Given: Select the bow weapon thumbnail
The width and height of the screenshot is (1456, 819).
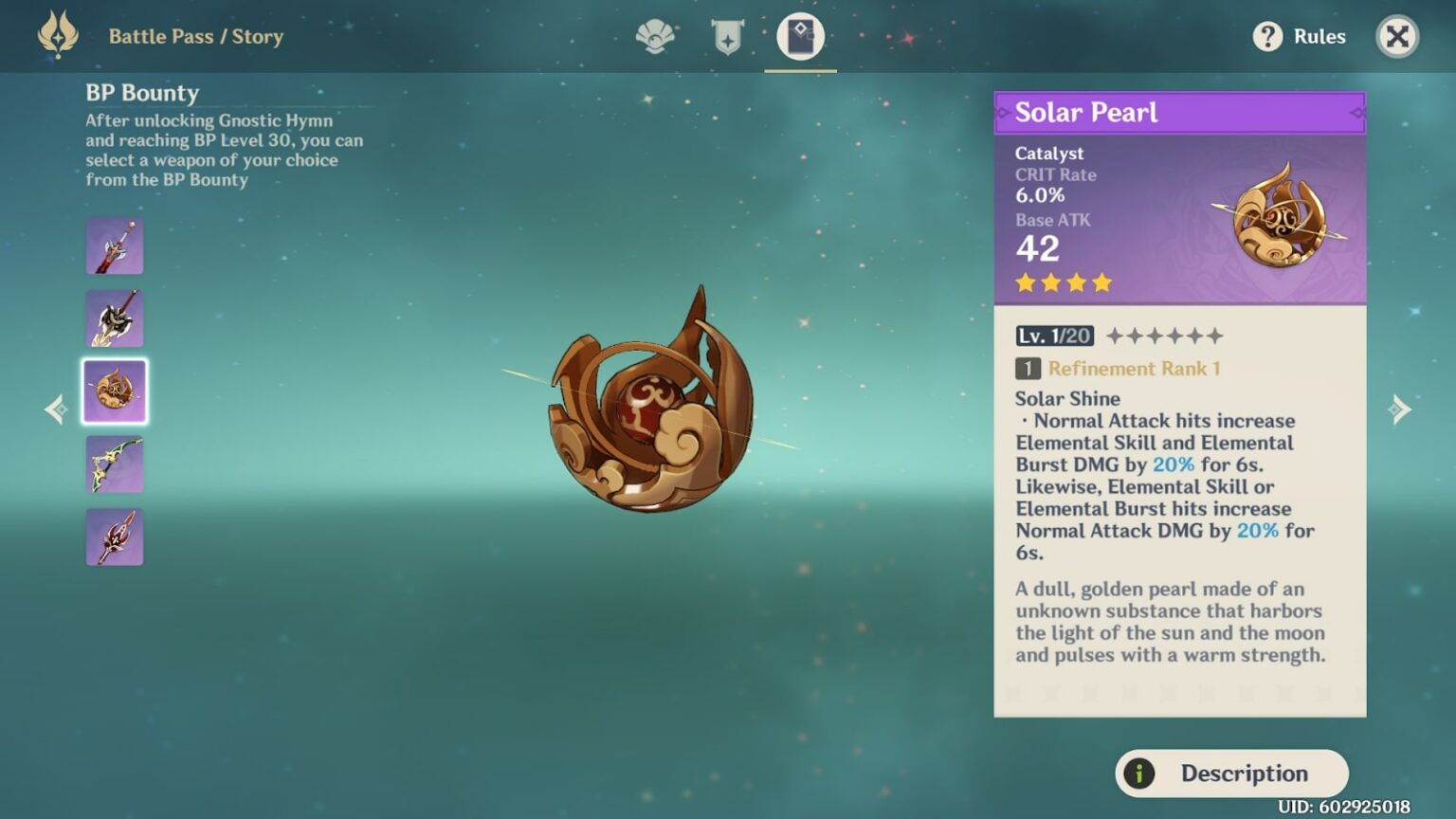Looking at the screenshot, I should (114, 464).
